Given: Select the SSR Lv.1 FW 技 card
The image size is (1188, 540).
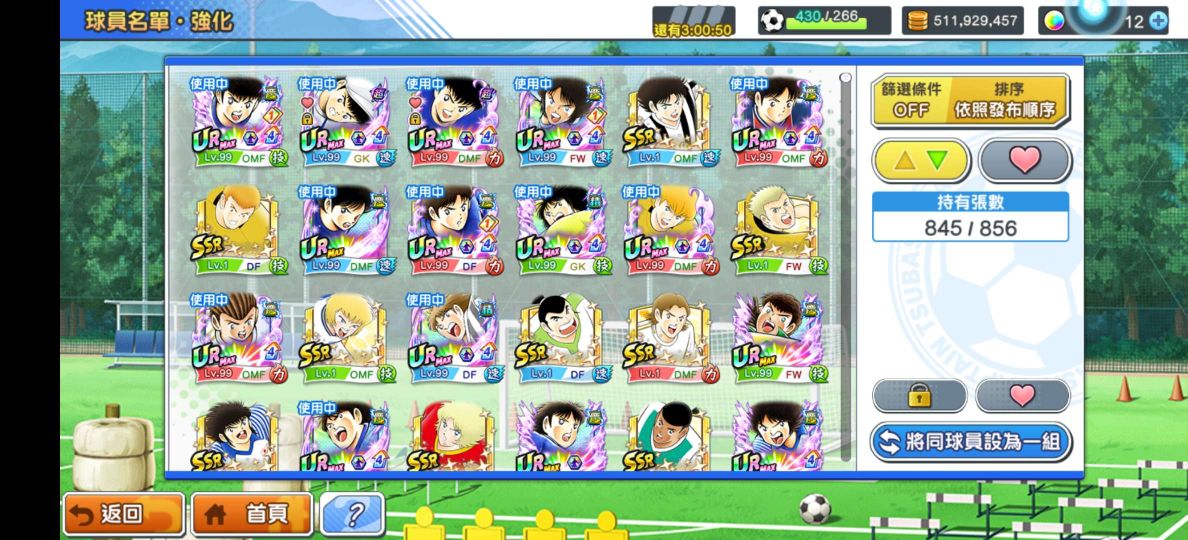Looking at the screenshot, I should tap(778, 229).
